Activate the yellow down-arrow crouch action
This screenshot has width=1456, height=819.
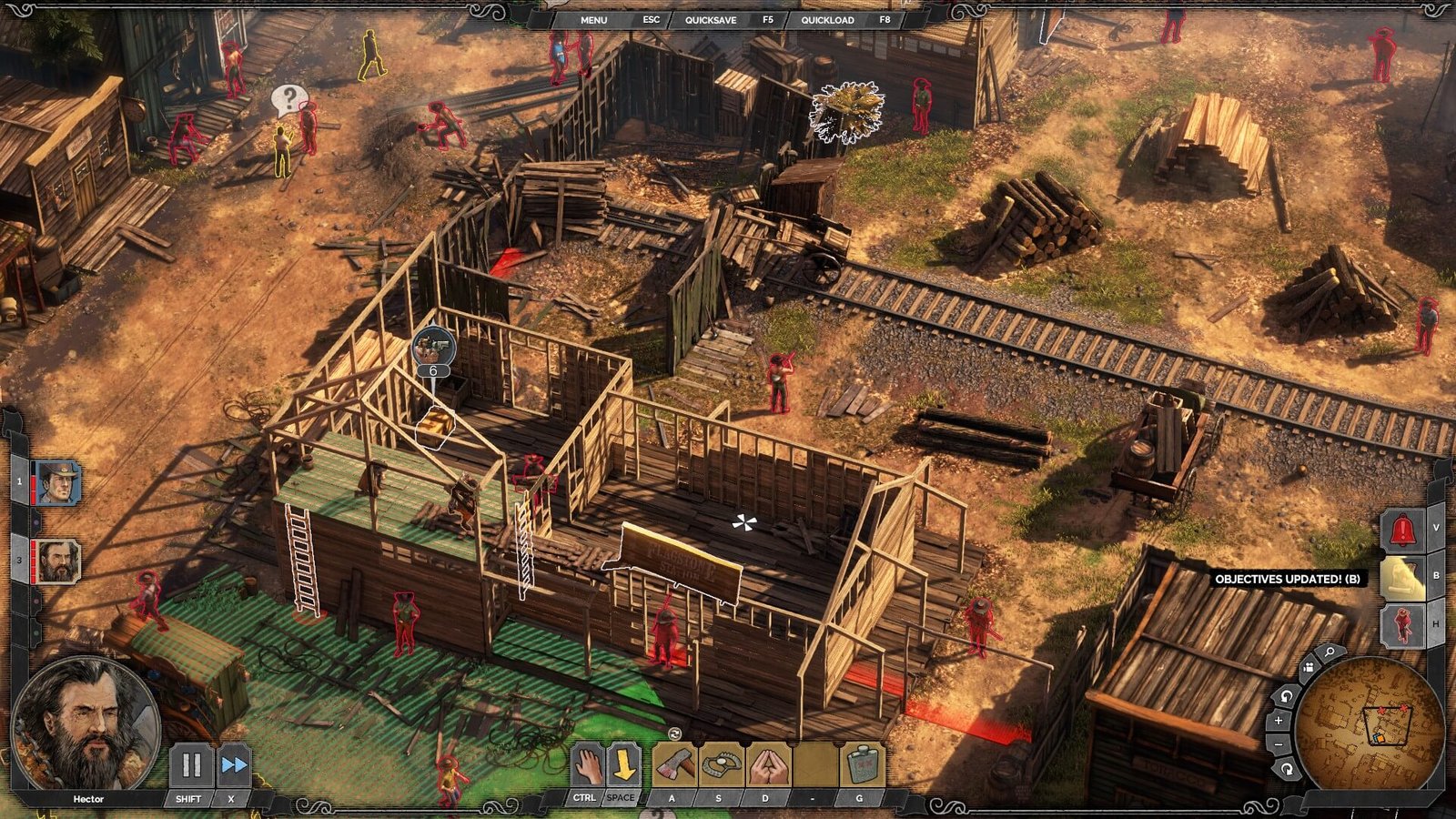pos(623,765)
